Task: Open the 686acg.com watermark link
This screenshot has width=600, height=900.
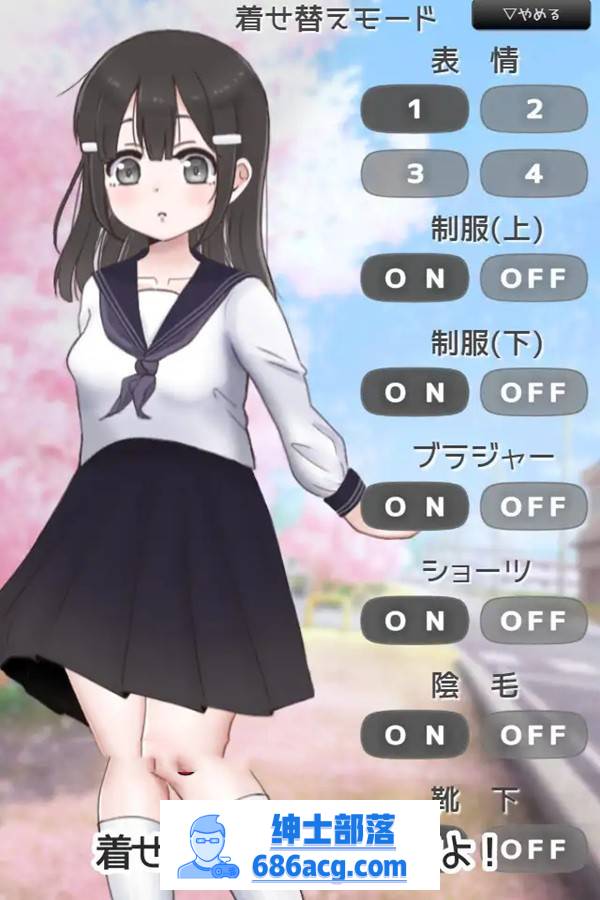Action: [x=300, y=847]
